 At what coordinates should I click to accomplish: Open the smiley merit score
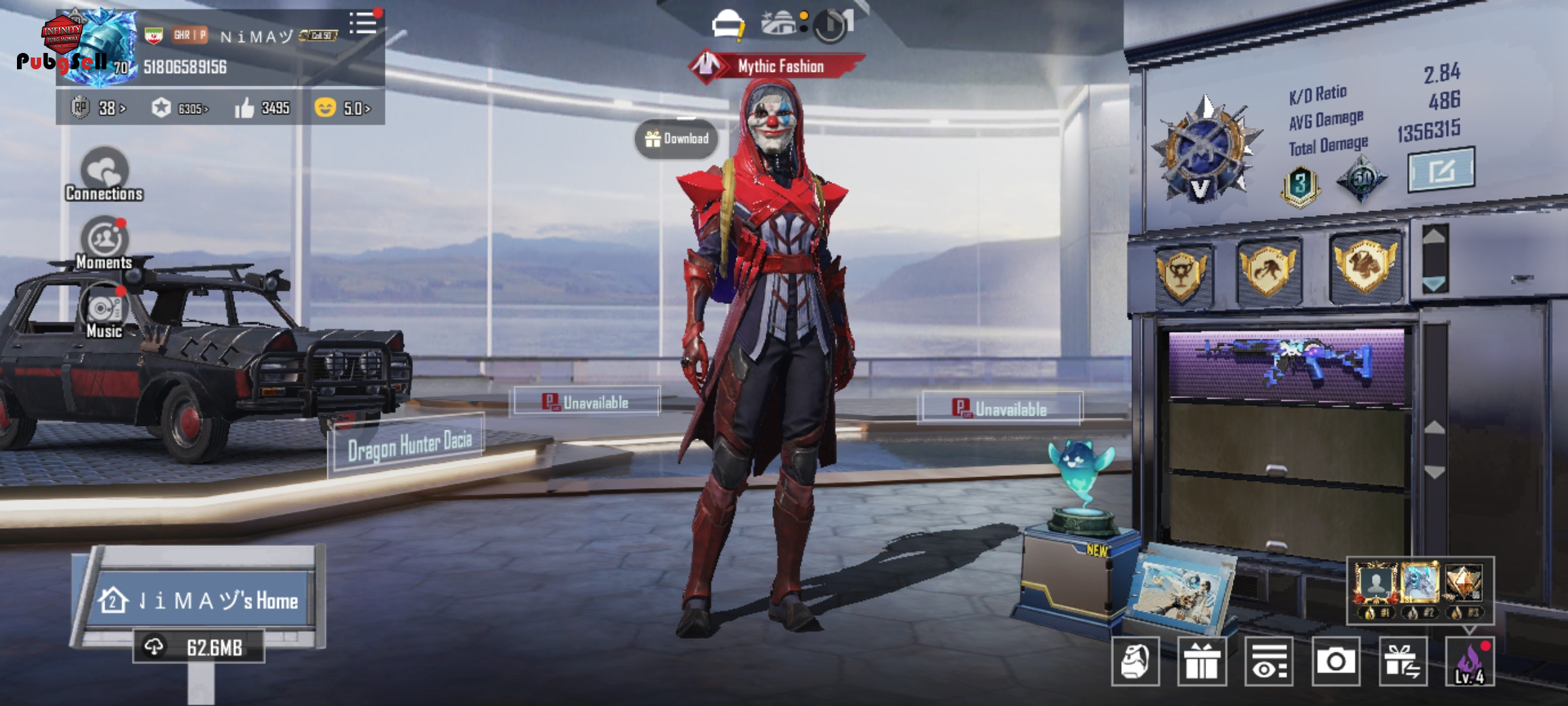click(x=342, y=108)
